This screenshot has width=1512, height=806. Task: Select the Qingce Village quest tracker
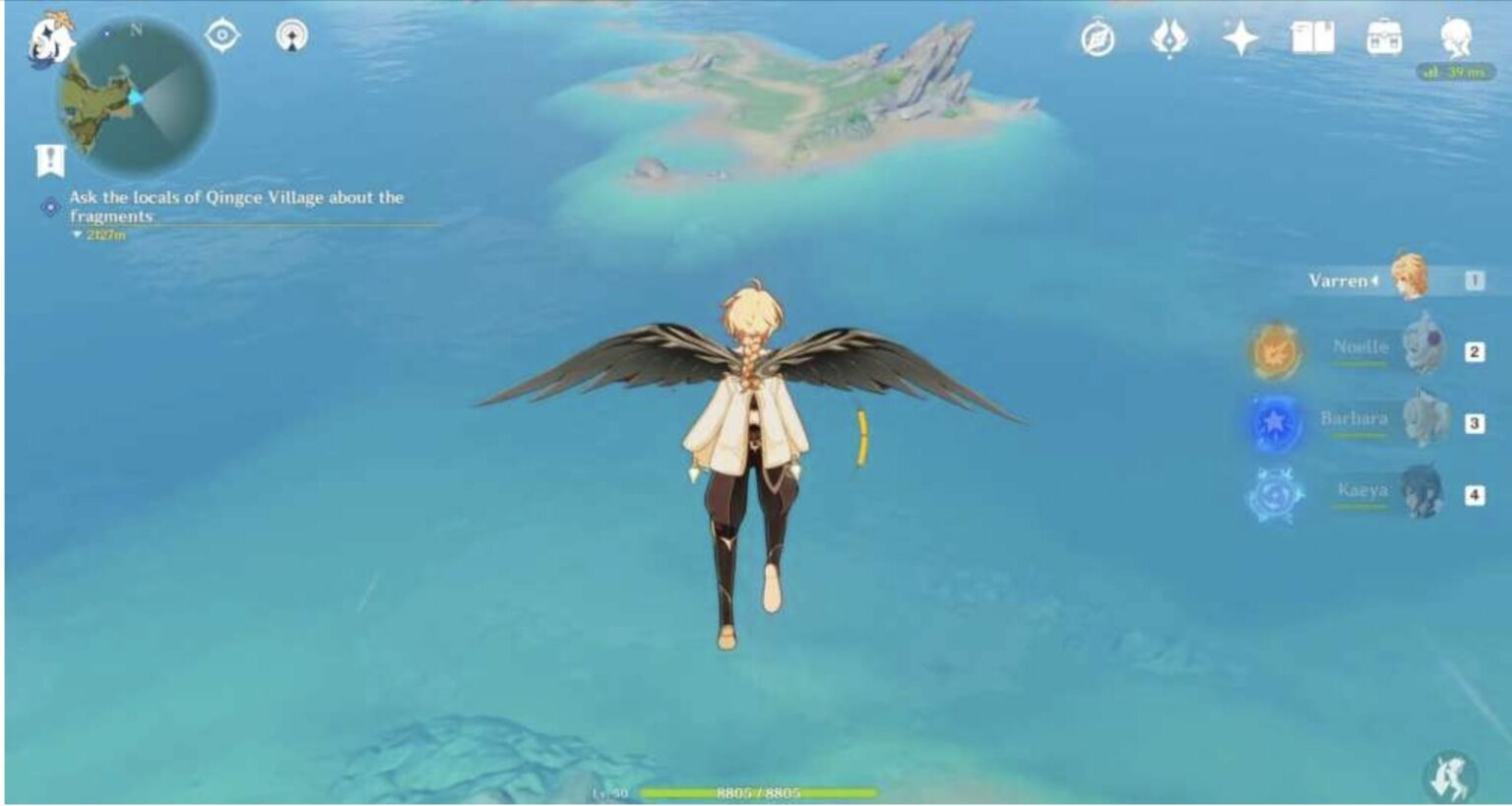(236, 207)
